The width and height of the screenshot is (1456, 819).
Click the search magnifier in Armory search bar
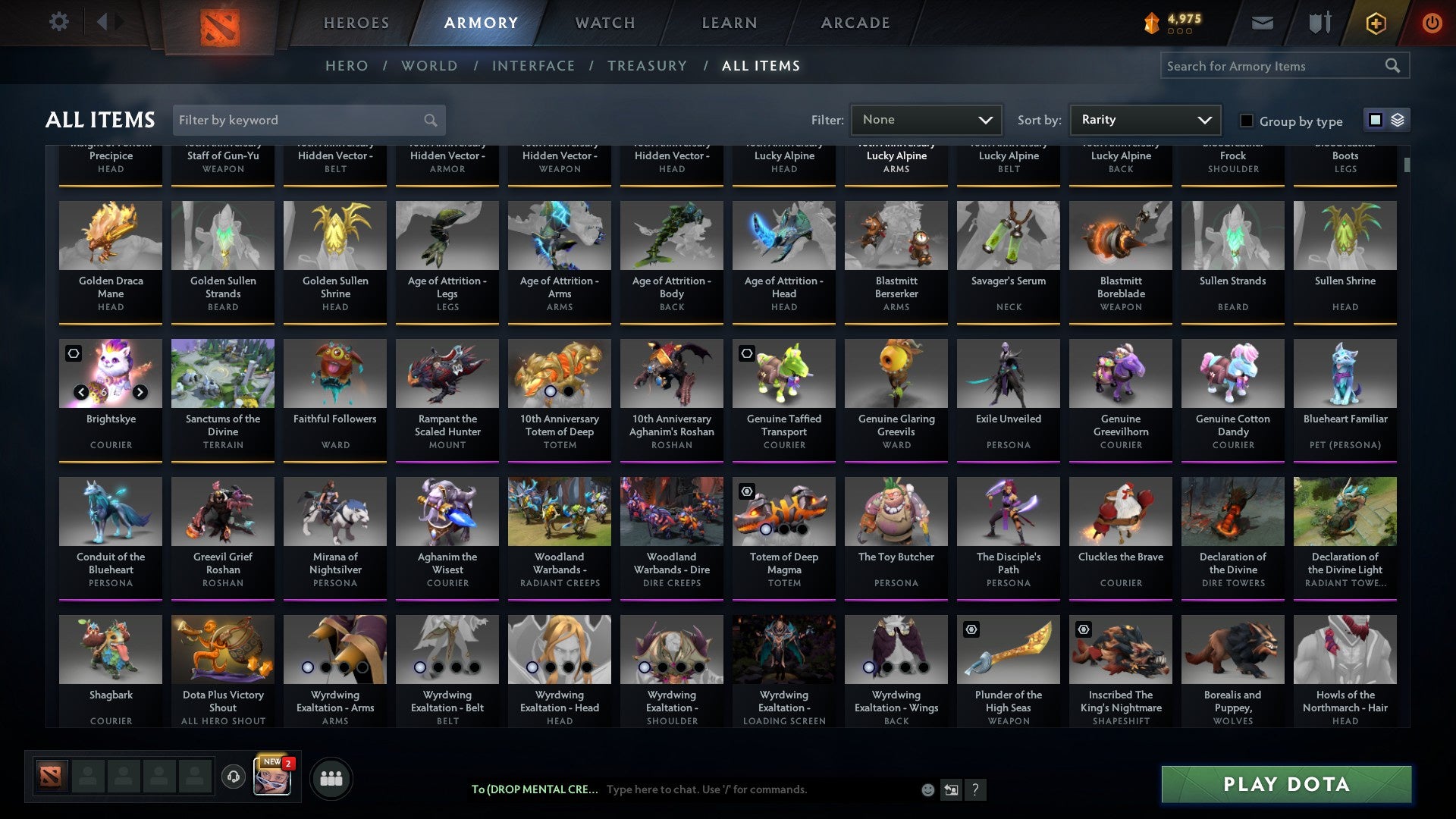coord(1394,66)
